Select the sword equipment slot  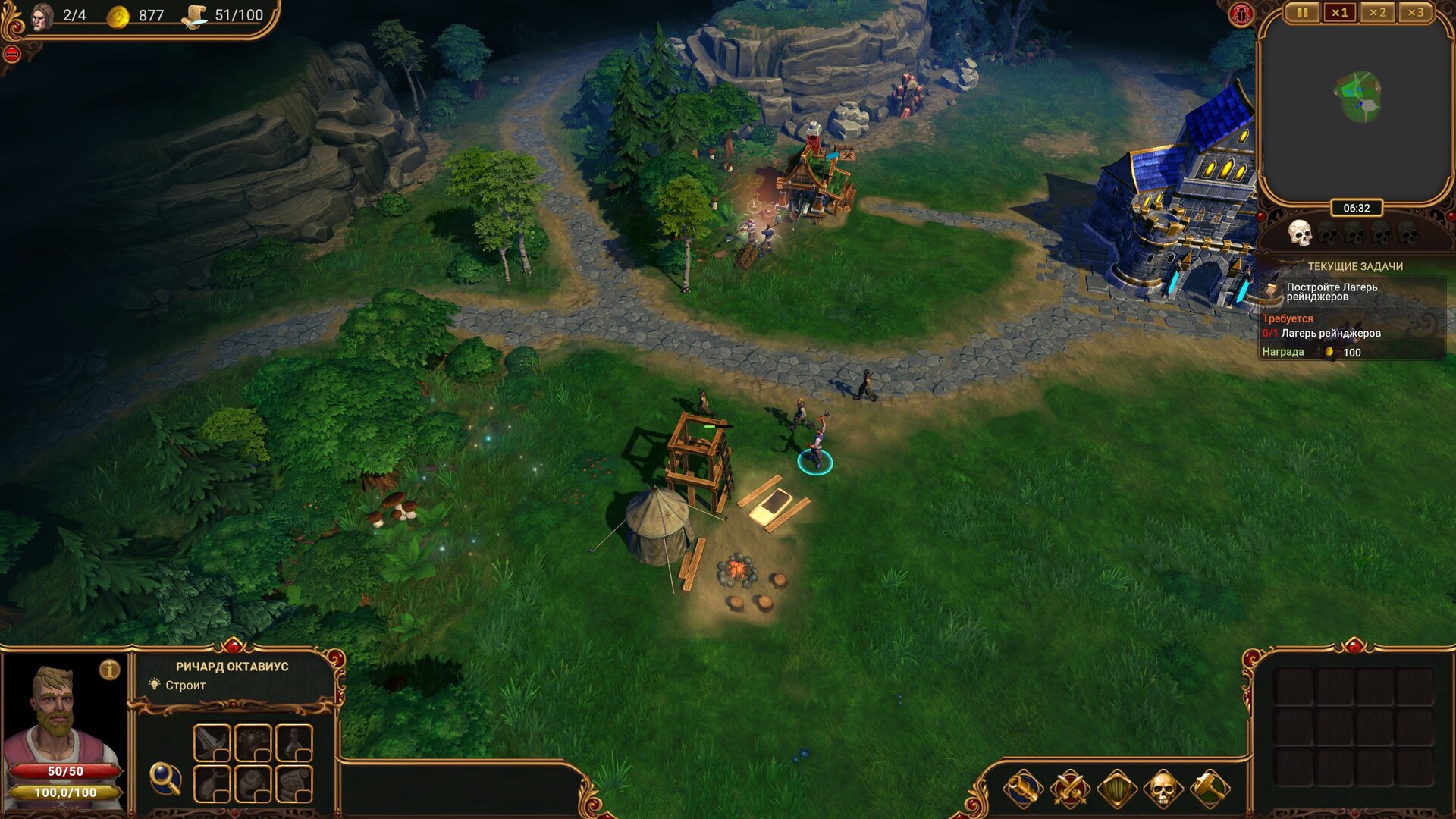coord(212,742)
